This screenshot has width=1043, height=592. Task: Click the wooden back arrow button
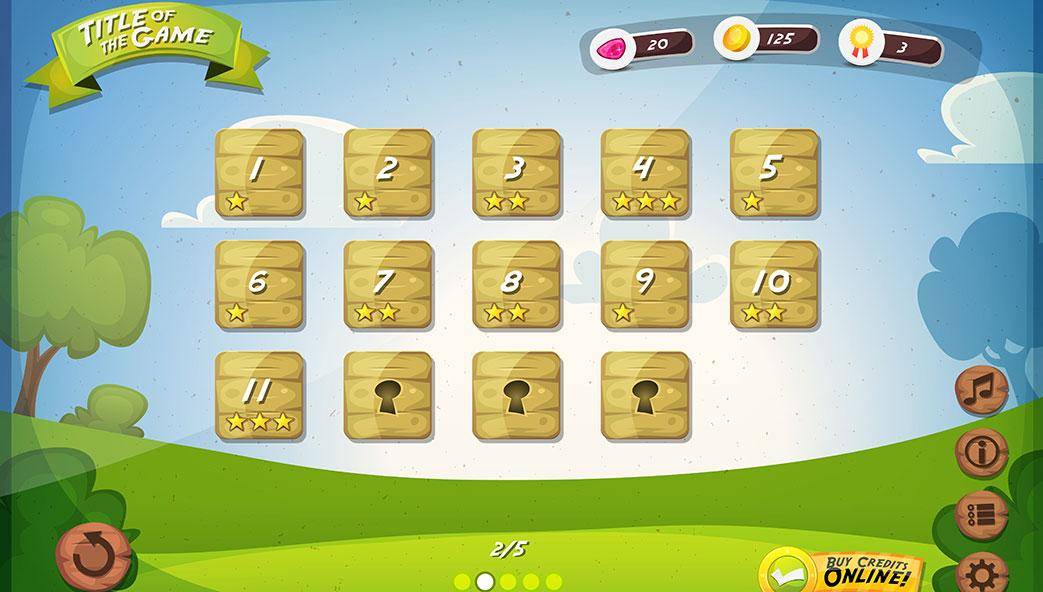click(93, 556)
